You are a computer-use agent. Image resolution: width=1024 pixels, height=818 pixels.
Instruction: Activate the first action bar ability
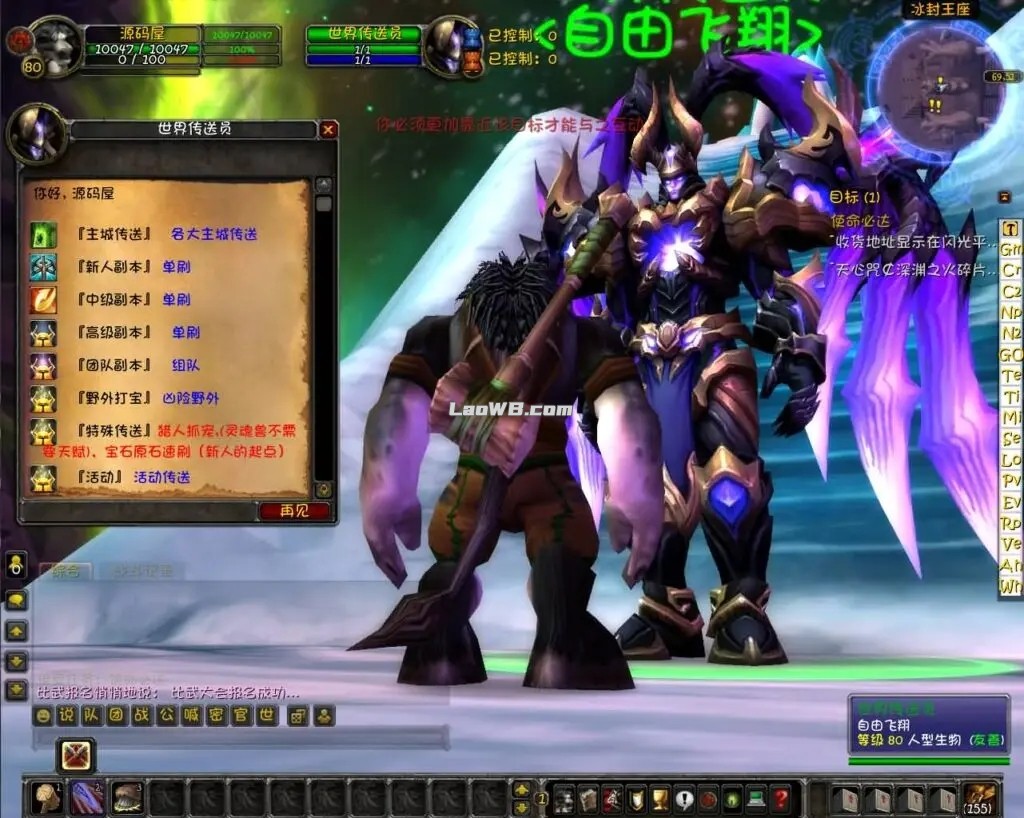coord(47,798)
